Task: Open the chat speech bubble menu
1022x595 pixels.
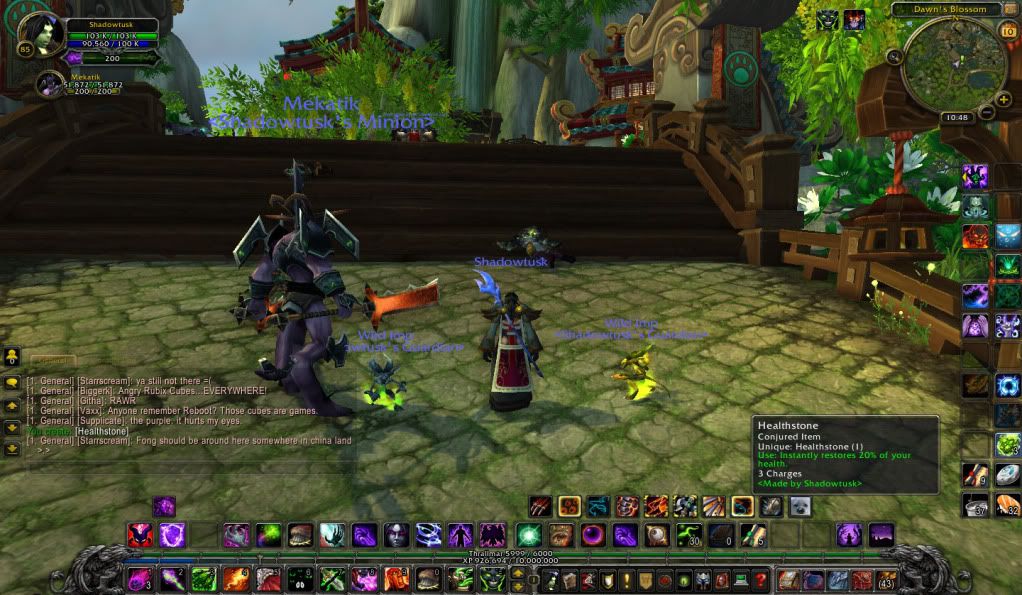Action: [x=12, y=382]
